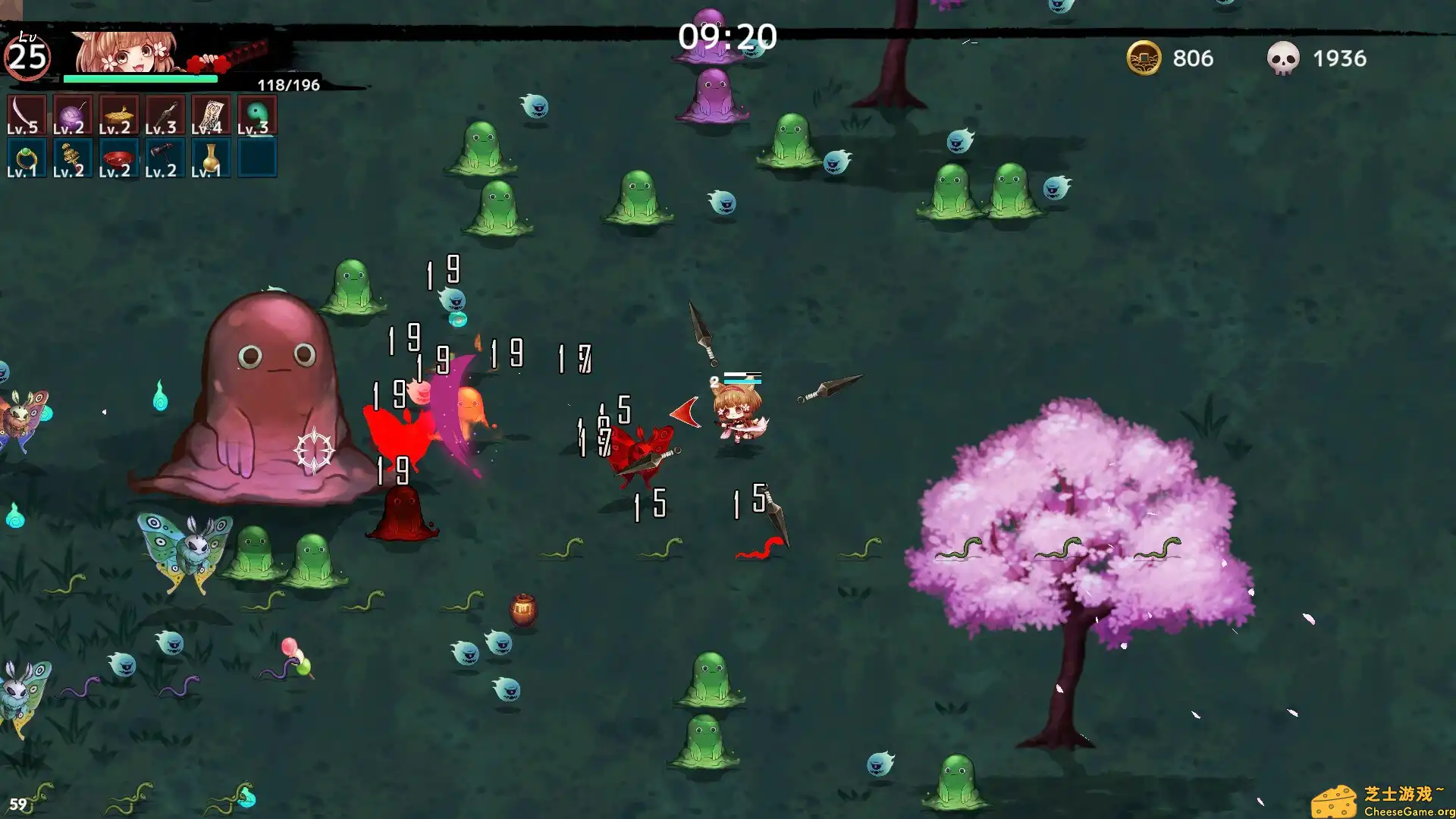The image size is (1456, 819).
Task: Select the Lv.2 gold ingot weapon icon
Action: coord(118,114)
